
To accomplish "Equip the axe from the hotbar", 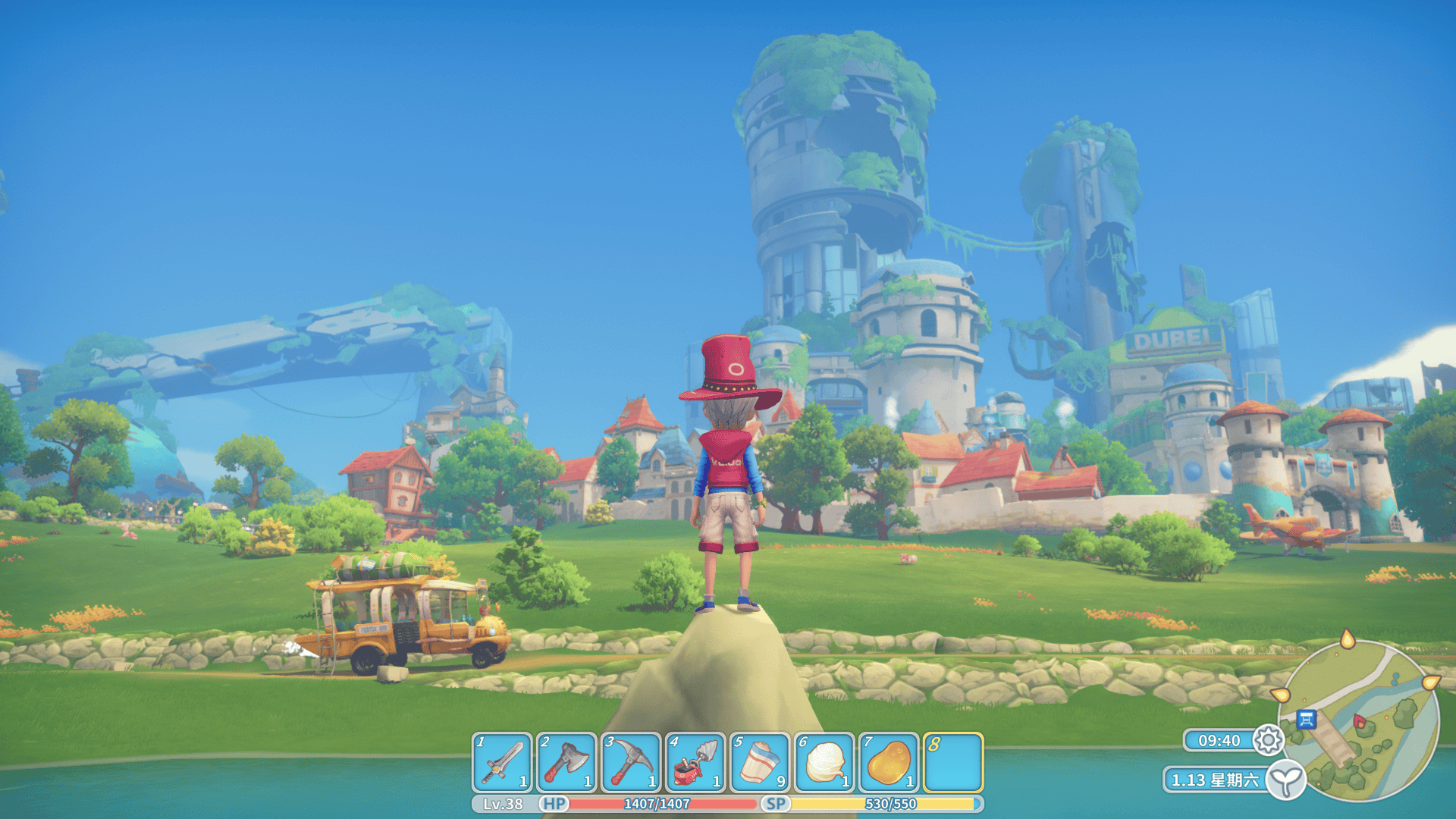I will click(566, 762).
